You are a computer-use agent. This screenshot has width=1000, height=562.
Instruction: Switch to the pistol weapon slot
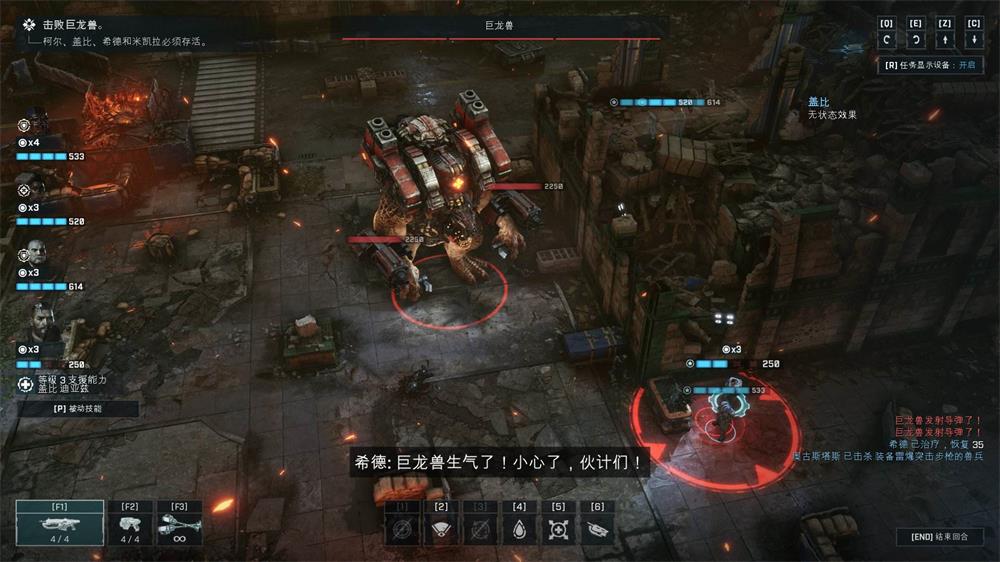[x=128, y=523]
